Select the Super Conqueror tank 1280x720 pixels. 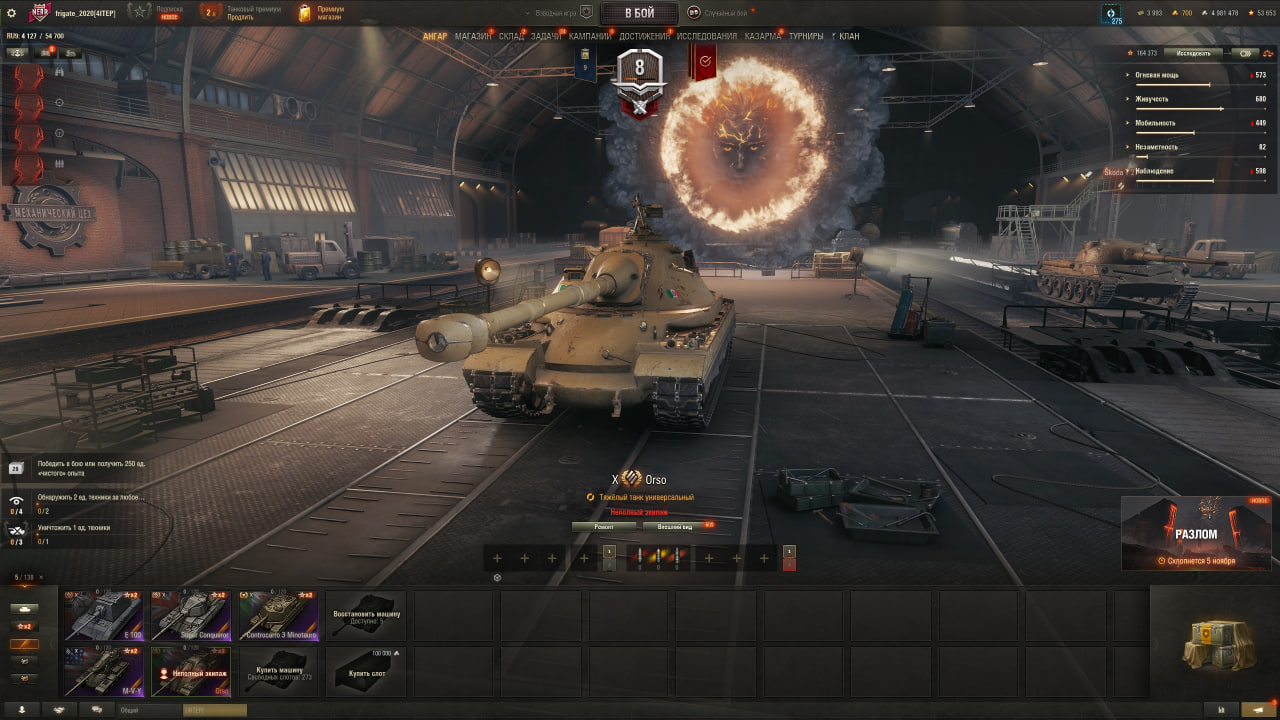coord(190,615)
